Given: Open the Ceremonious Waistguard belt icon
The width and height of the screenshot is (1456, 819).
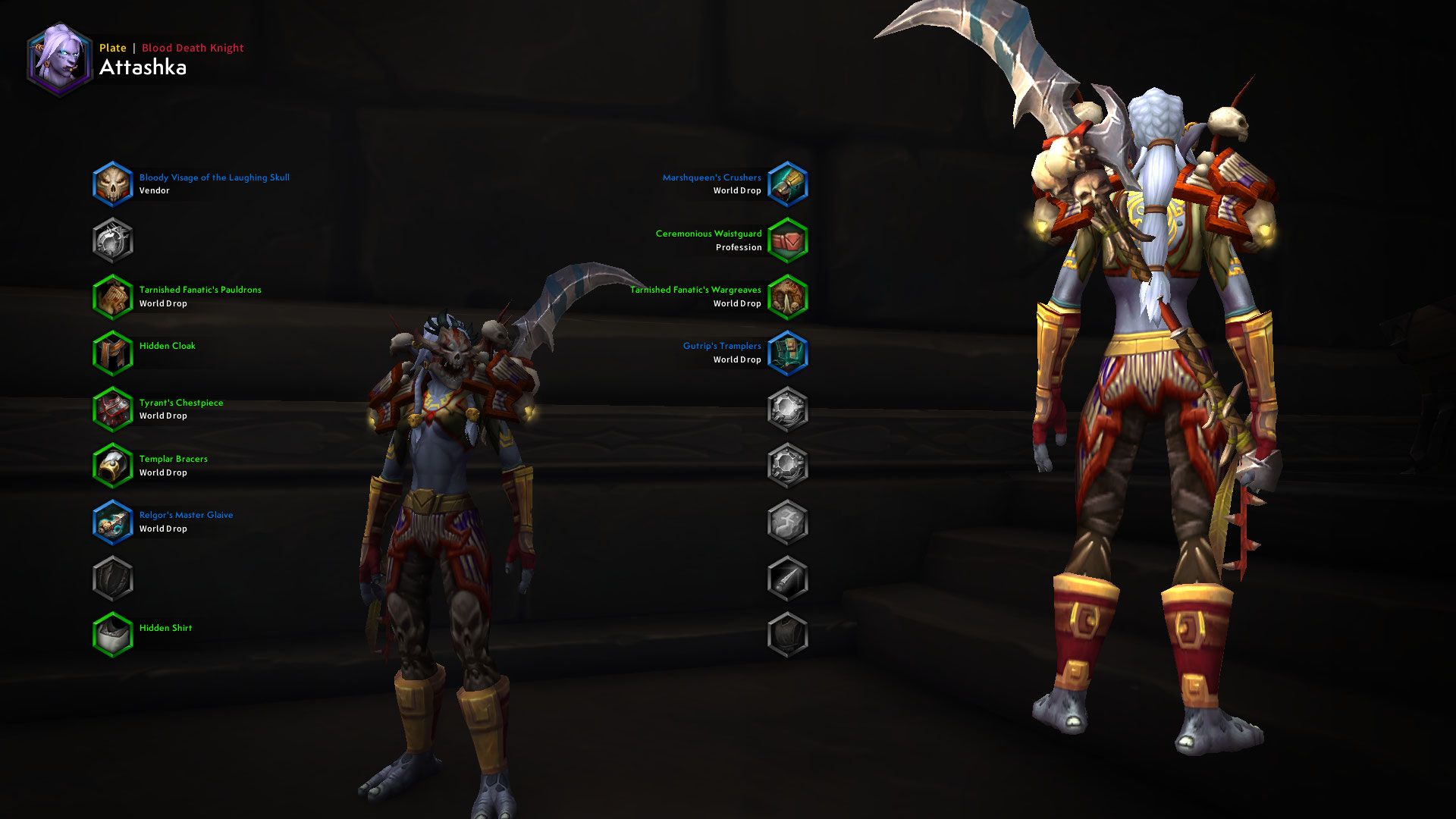Looking at the screenshot, I should 789,240.
